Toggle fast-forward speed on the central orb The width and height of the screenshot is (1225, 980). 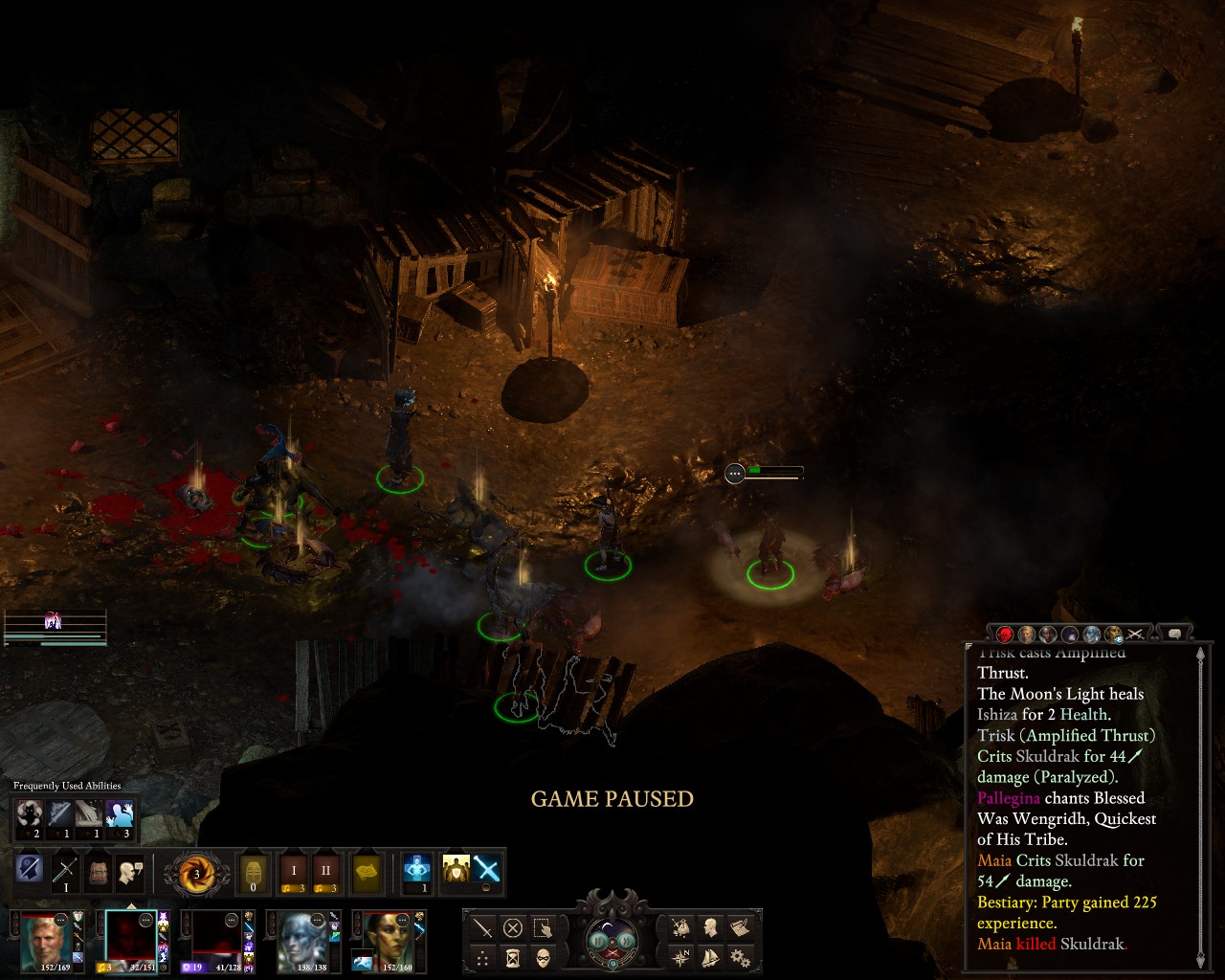point(625,940)
